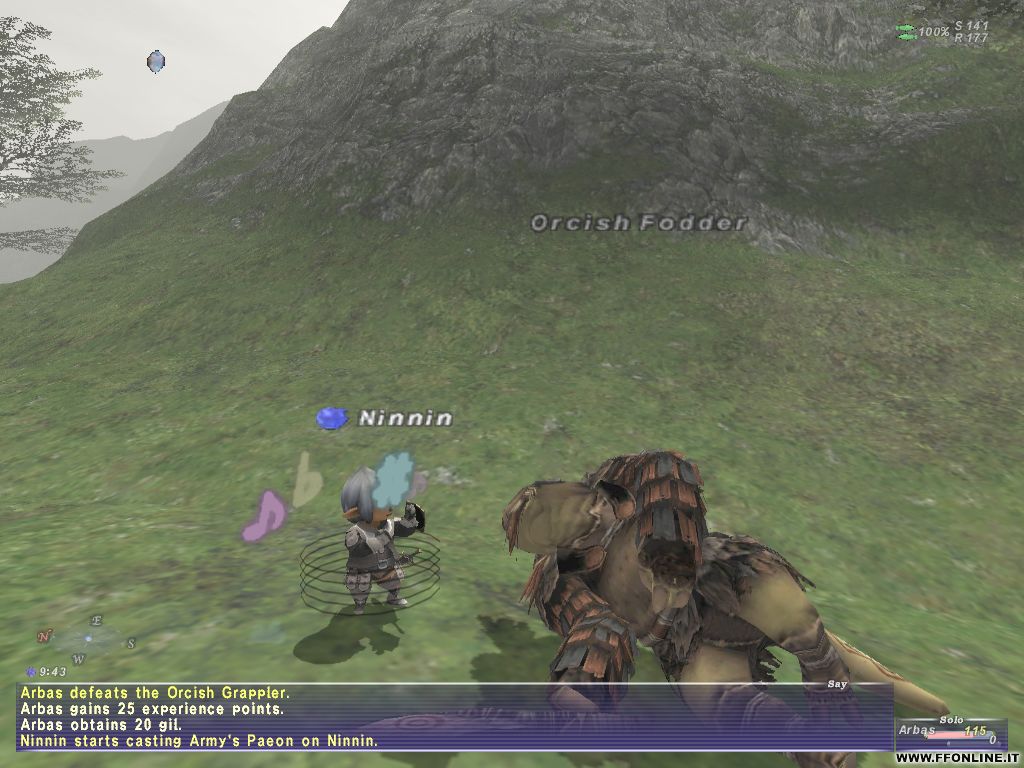Click the Say chat mode label

point(837,685)
